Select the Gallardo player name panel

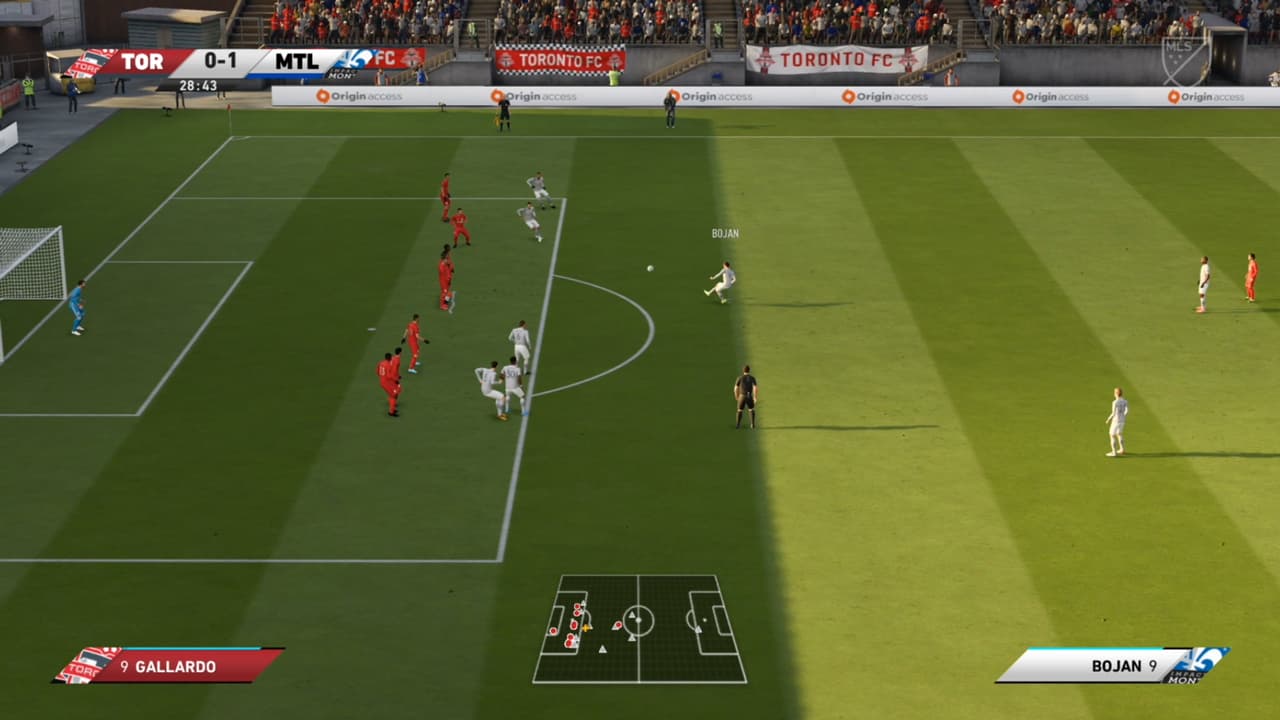[169, 665]
